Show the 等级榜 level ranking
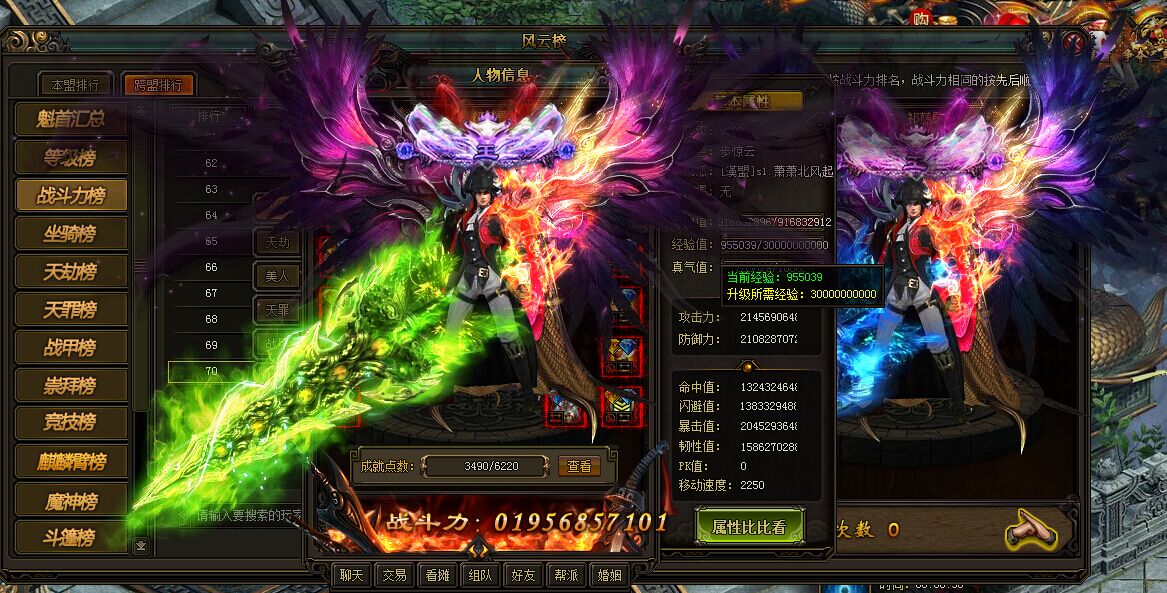Screen dimensions: 1167x593 (72, 157)
